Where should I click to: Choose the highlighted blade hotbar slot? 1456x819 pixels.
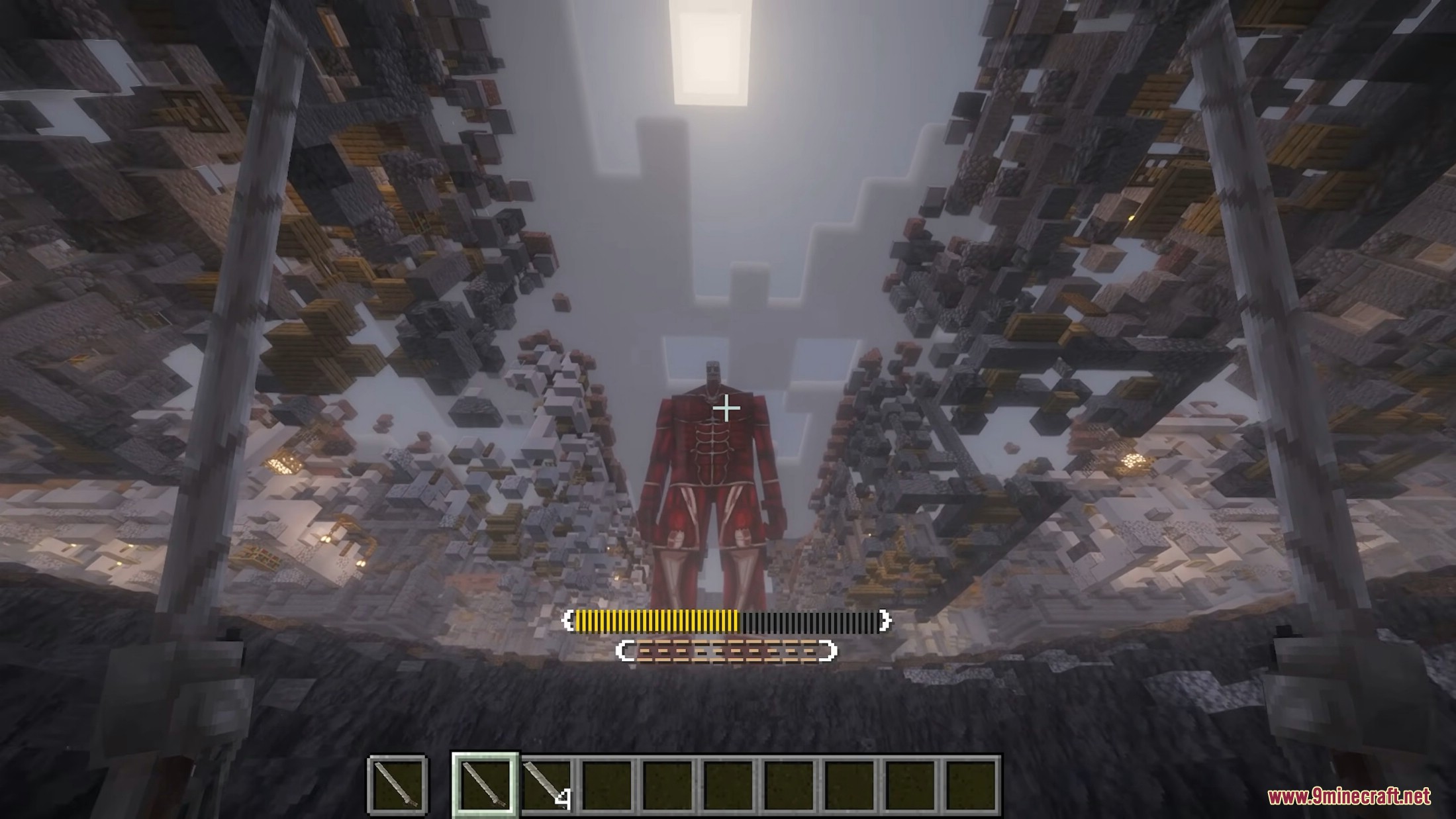(x=485, y=784)
